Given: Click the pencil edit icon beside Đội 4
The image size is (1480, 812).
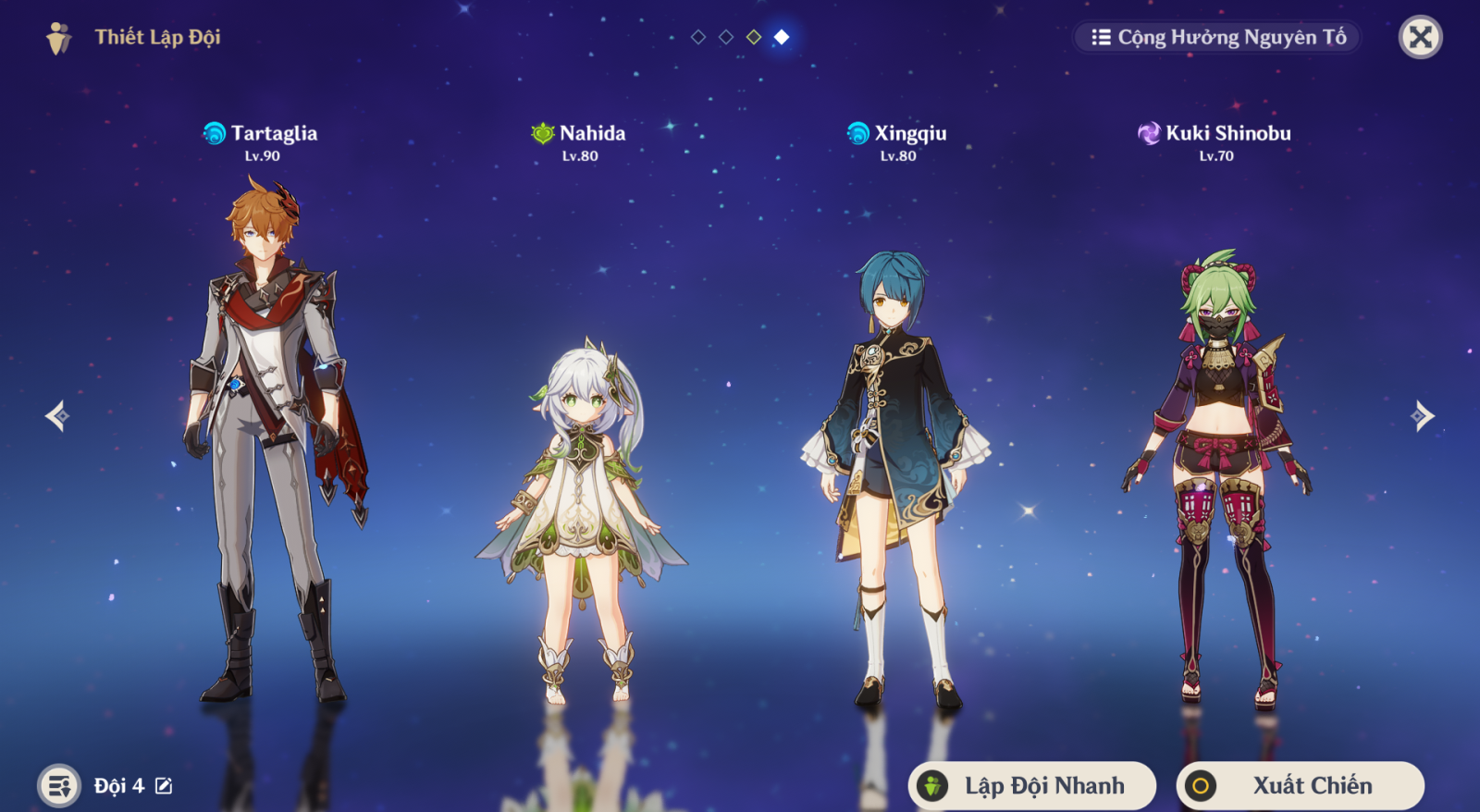Looking at the screenshot, I should pyautogui.click(x=163, y=785).
